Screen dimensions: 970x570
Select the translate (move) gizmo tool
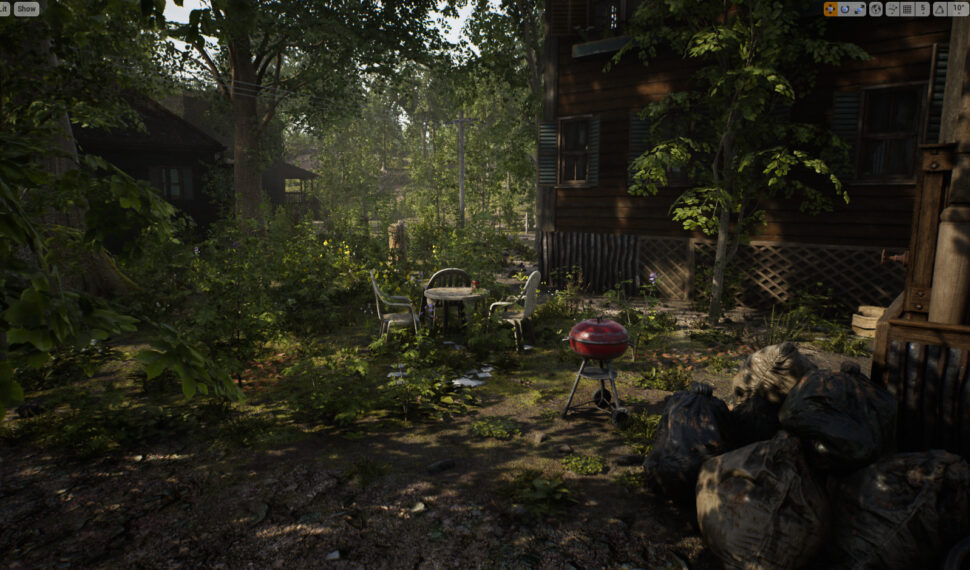tap(831, 9)
